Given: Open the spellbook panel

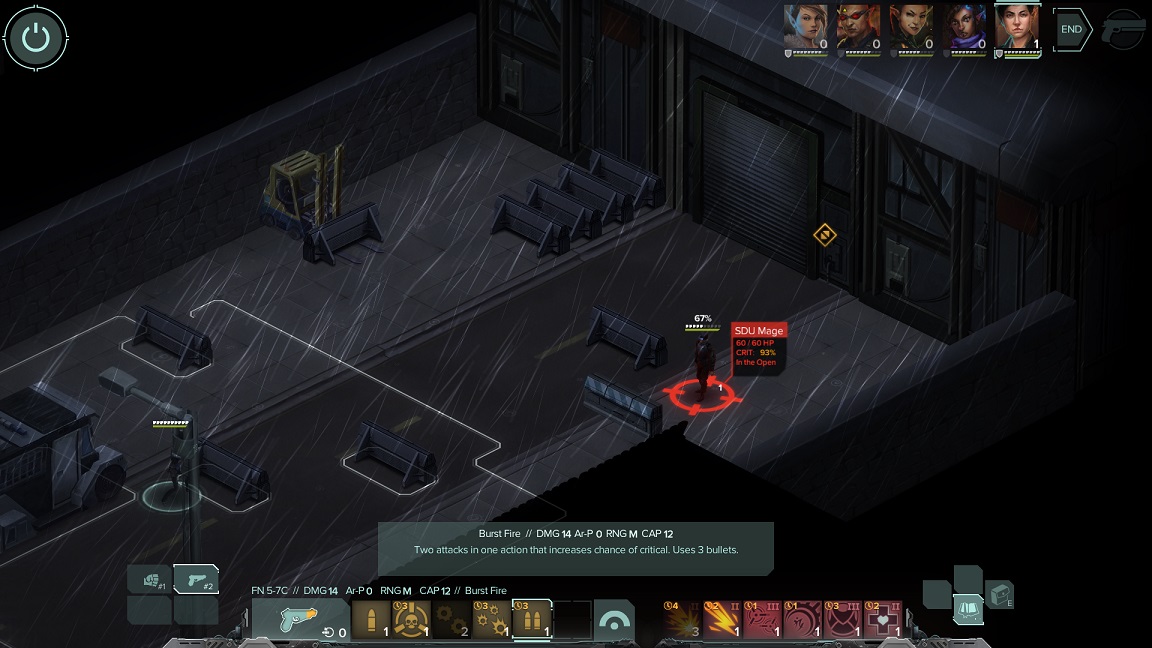Looking at the screenshot, I should (x=967, y=608).
